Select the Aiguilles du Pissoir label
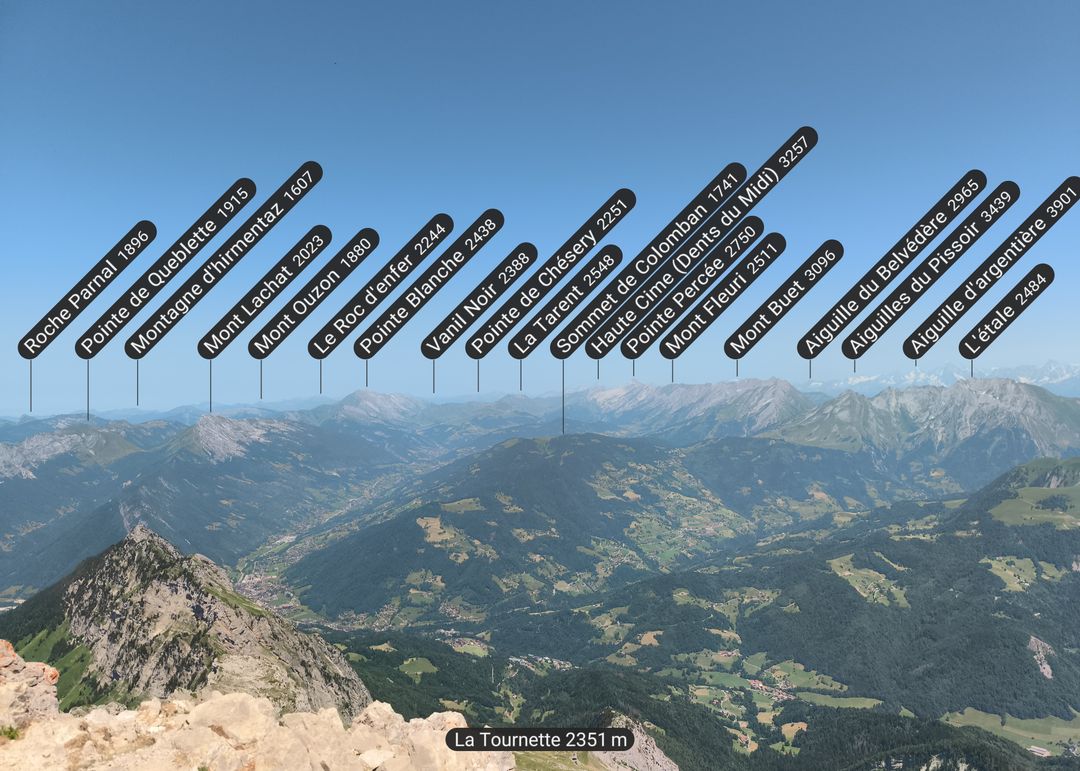The width and height of the screenshot is (1080, 771). 930,270
